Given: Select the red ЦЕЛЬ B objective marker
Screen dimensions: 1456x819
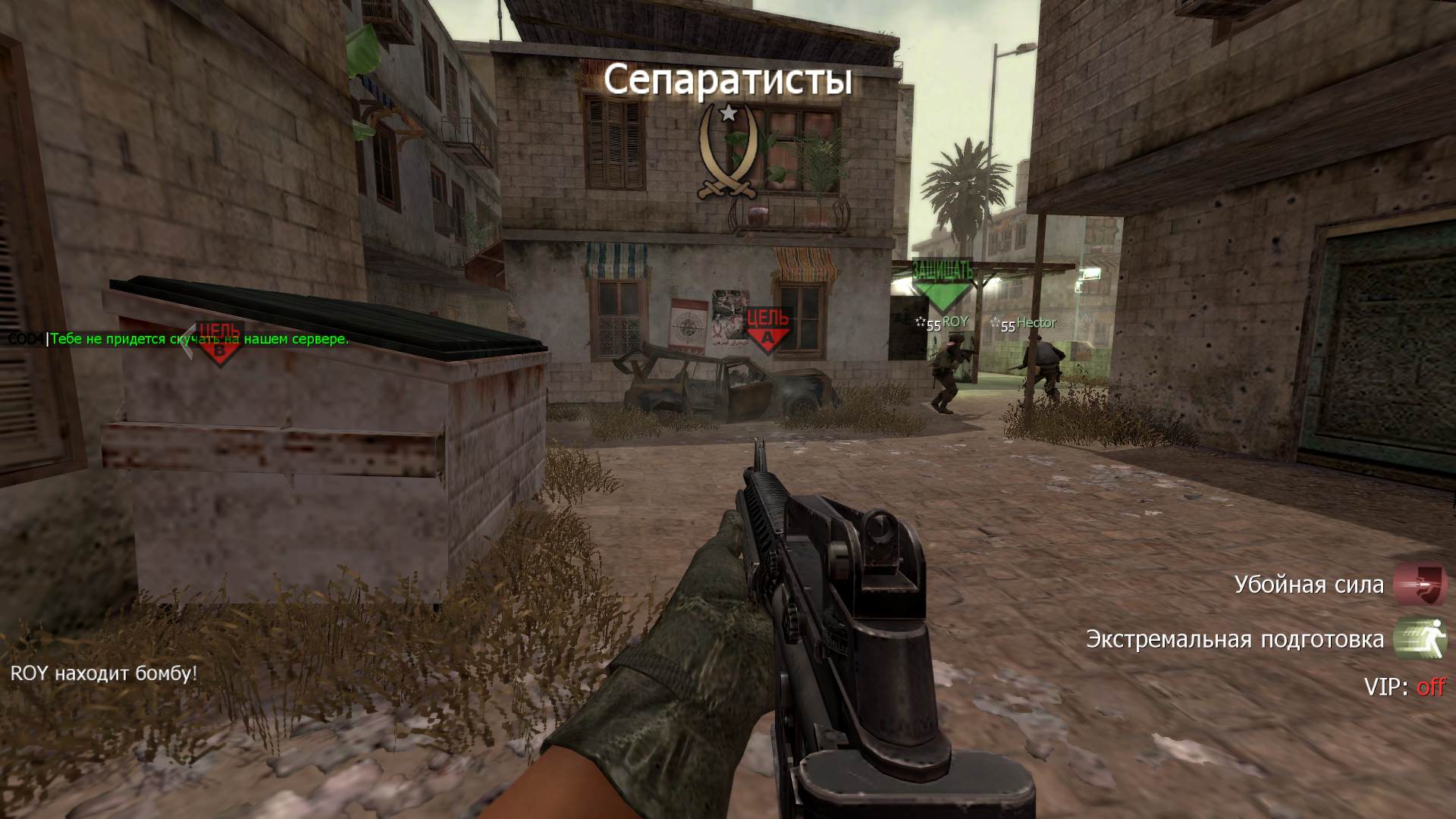Looking at the screenshot, I should coord(219,342).
